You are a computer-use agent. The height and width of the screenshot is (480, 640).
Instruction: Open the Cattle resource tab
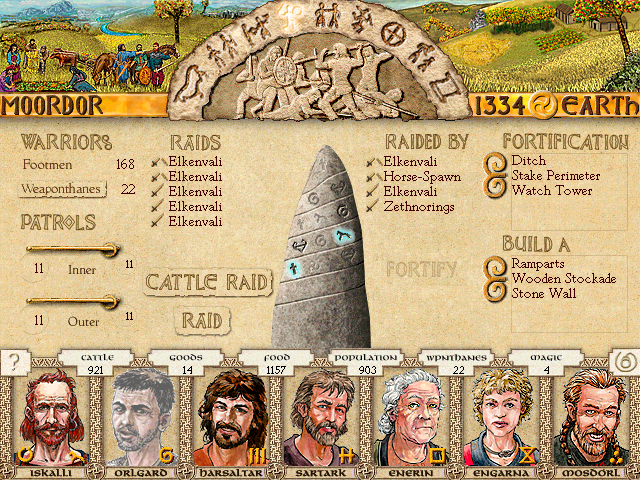(x=99, y=362)
